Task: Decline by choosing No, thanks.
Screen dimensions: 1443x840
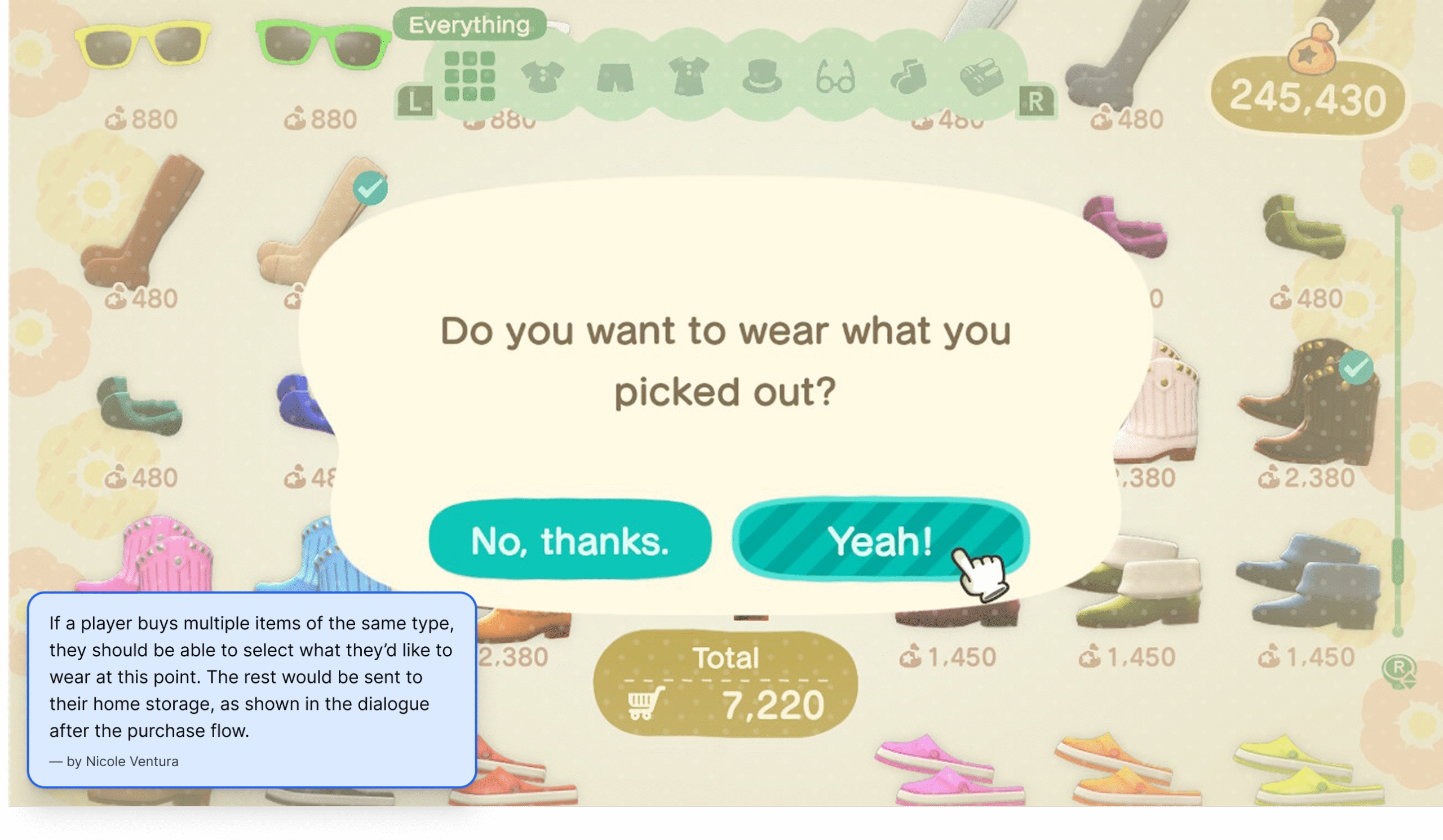Action: (x=570, y=540)
